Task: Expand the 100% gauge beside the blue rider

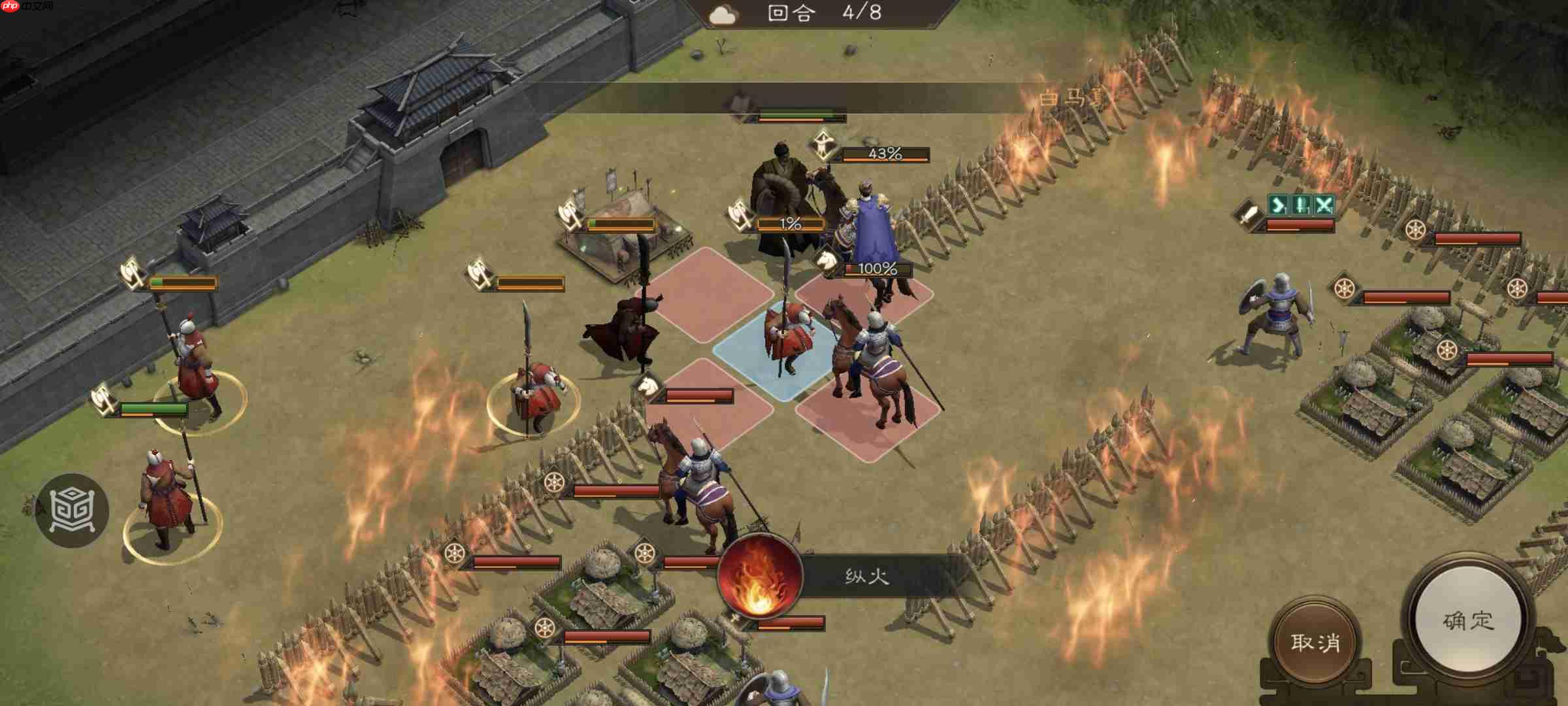Action: click(879, 269)
